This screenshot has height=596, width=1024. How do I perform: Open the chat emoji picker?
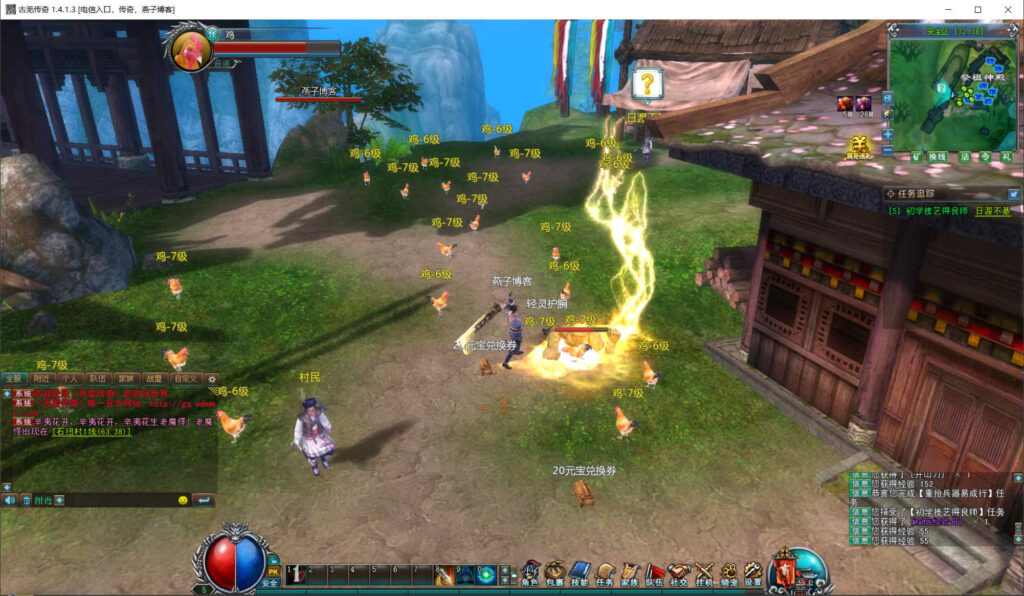(x=183, y=500)
